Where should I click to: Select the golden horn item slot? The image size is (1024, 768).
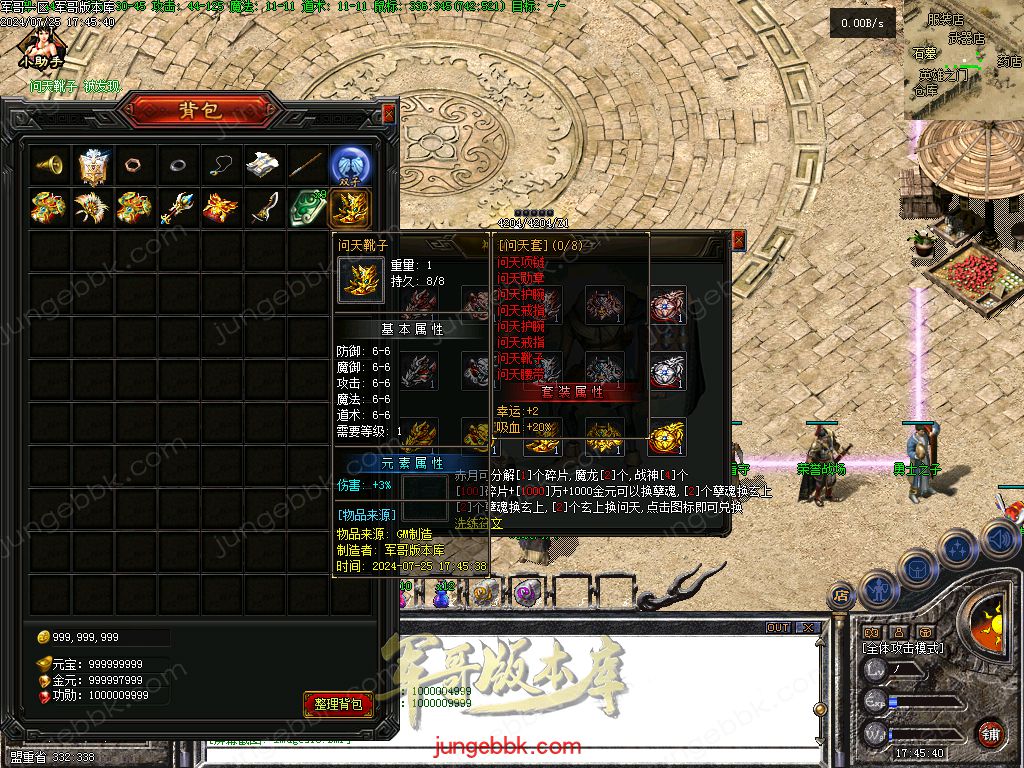[49, 165]
